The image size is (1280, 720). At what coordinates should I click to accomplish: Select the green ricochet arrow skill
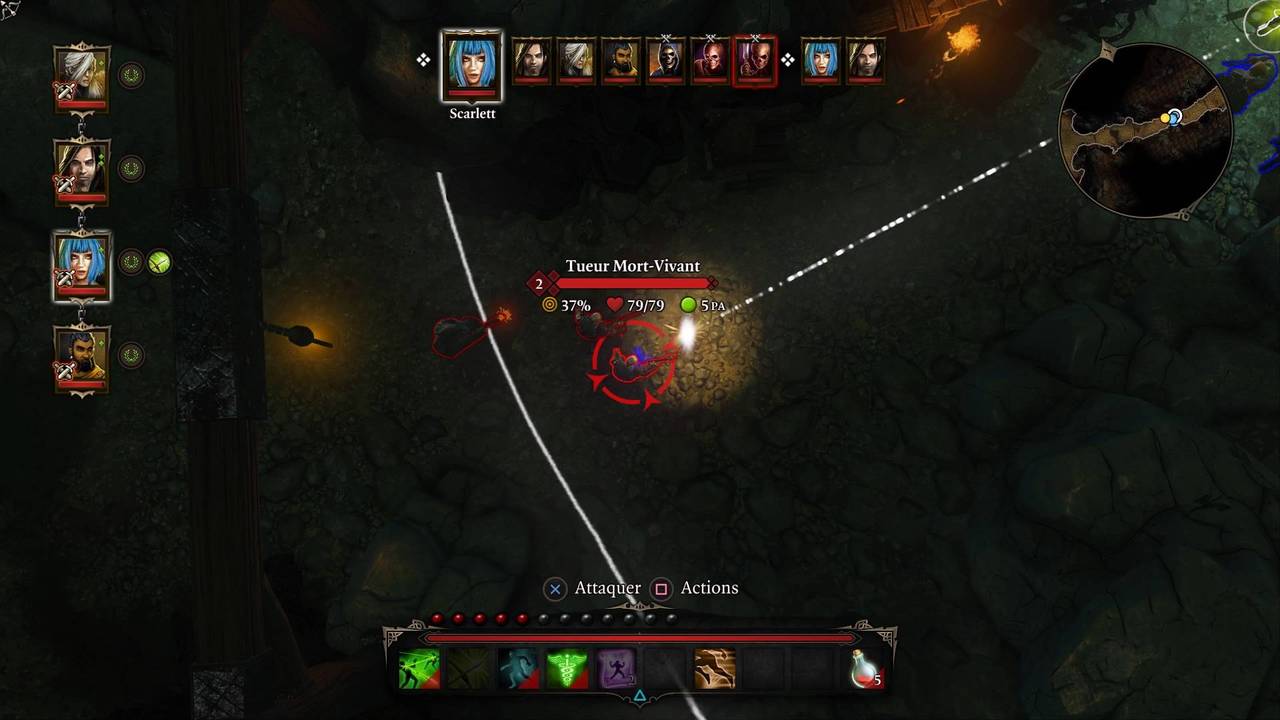pos(419,669)
